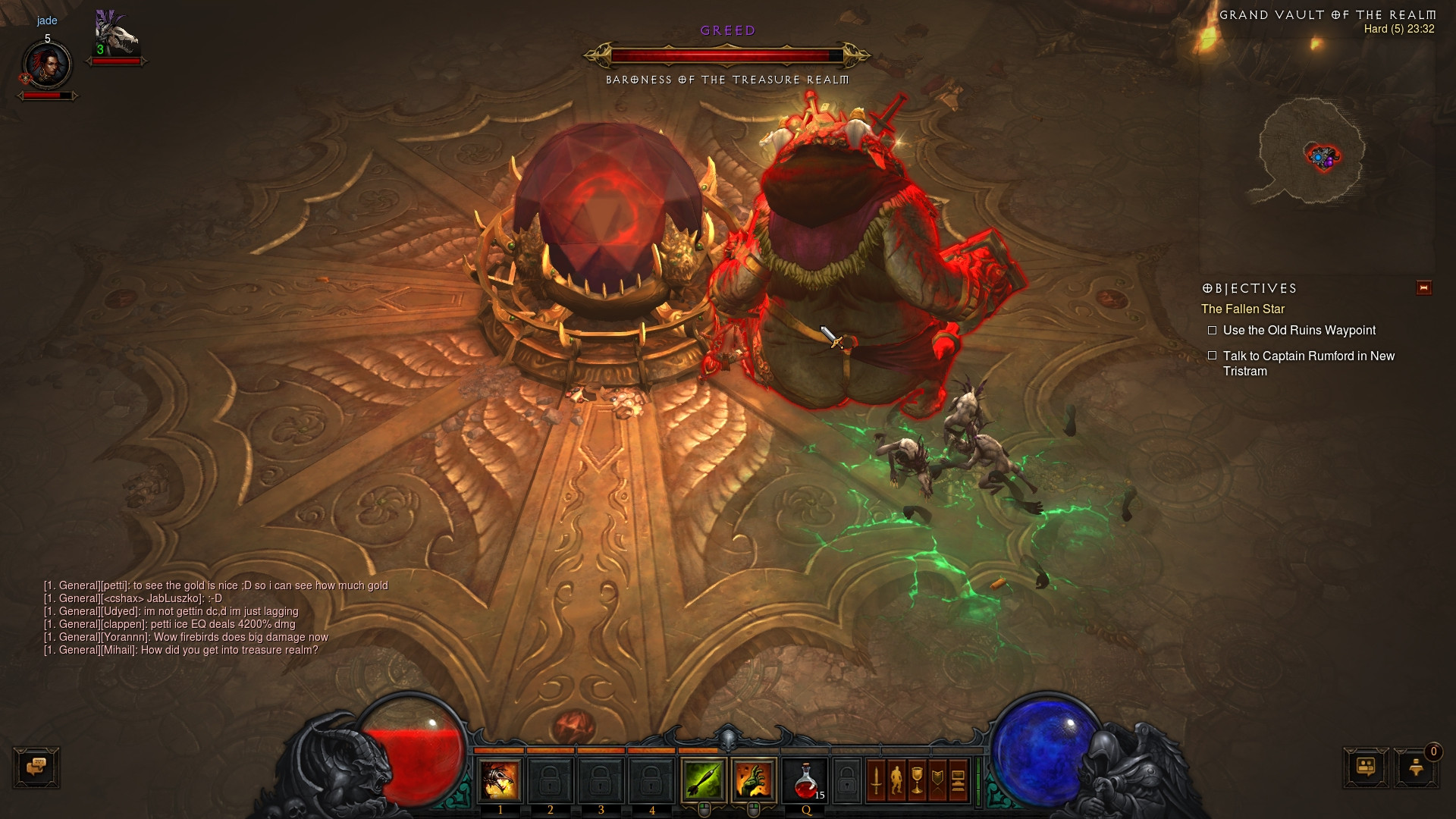Open the social friends list button

[x=1366, y=767]
